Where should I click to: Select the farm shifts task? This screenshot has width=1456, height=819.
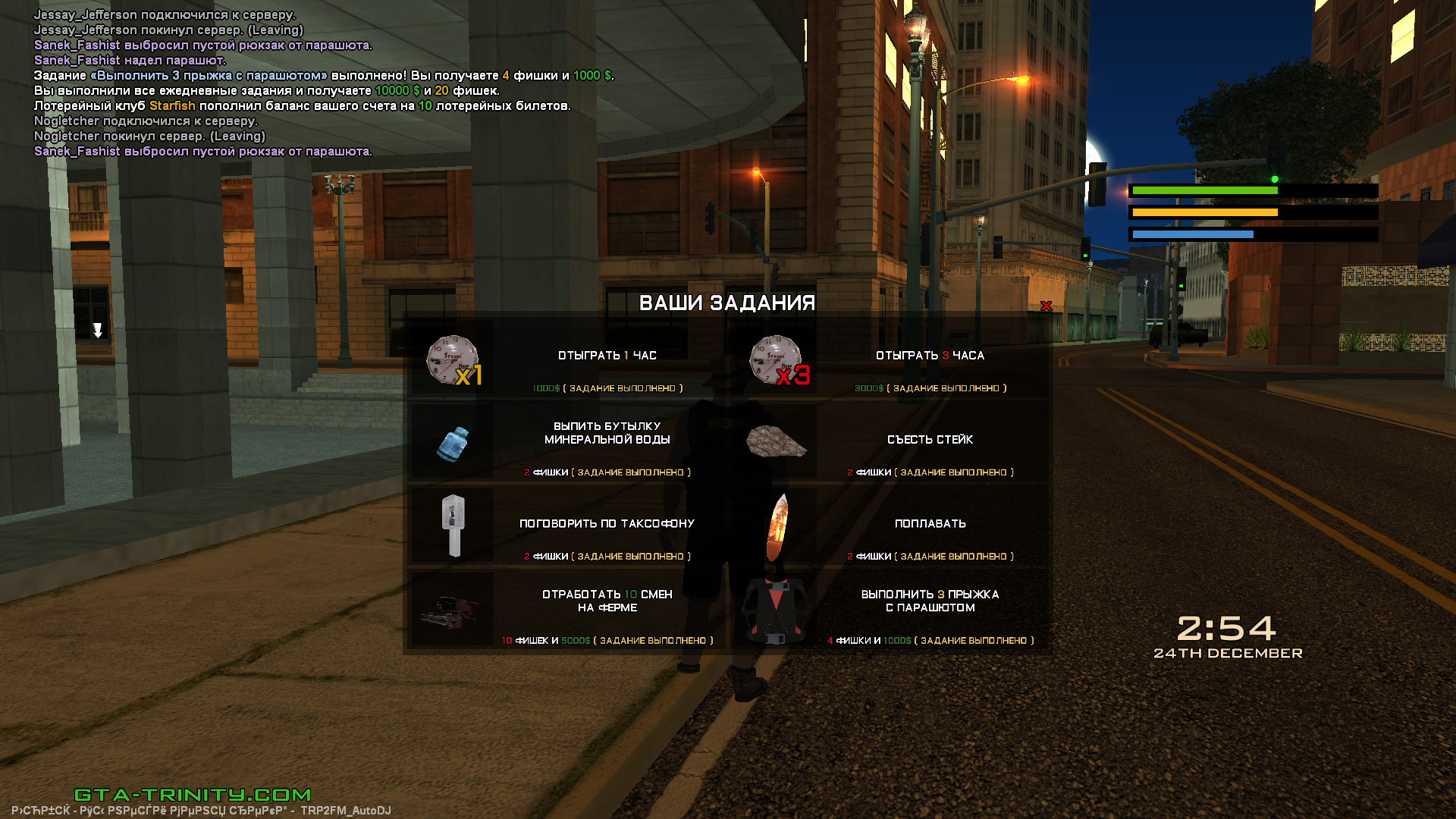607,601
